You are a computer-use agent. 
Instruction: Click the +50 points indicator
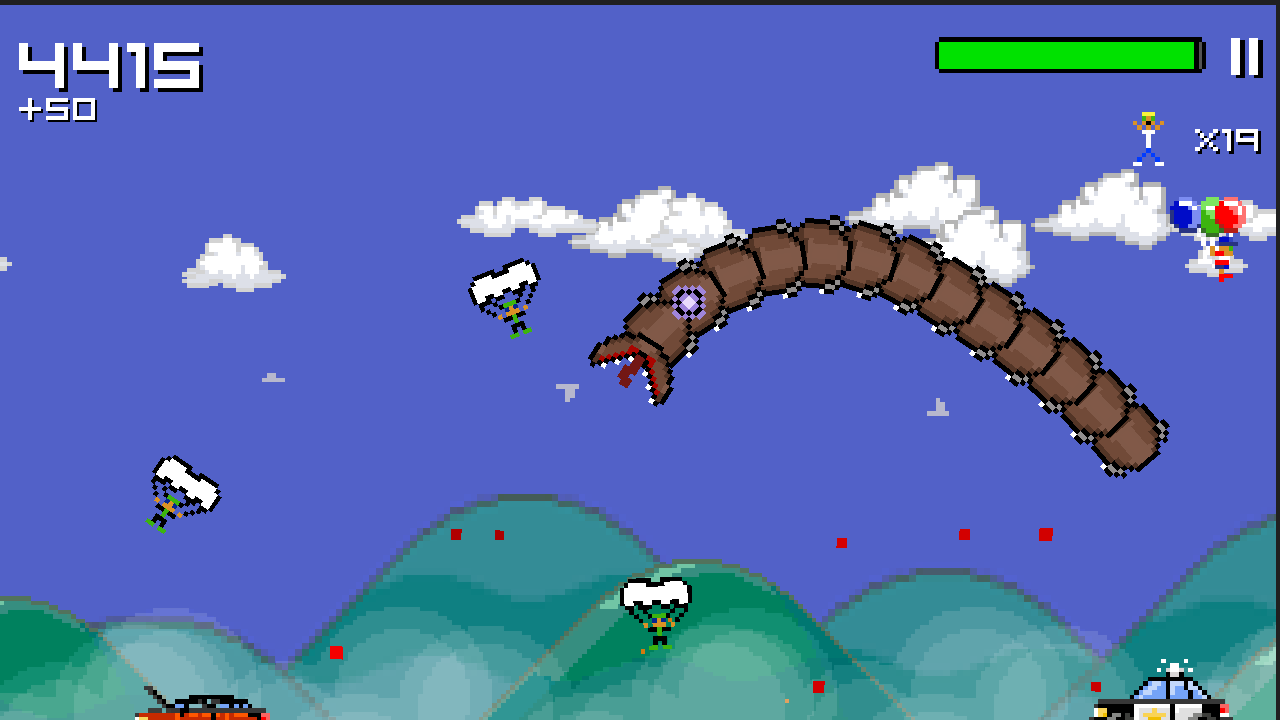(x=58, y=111)
